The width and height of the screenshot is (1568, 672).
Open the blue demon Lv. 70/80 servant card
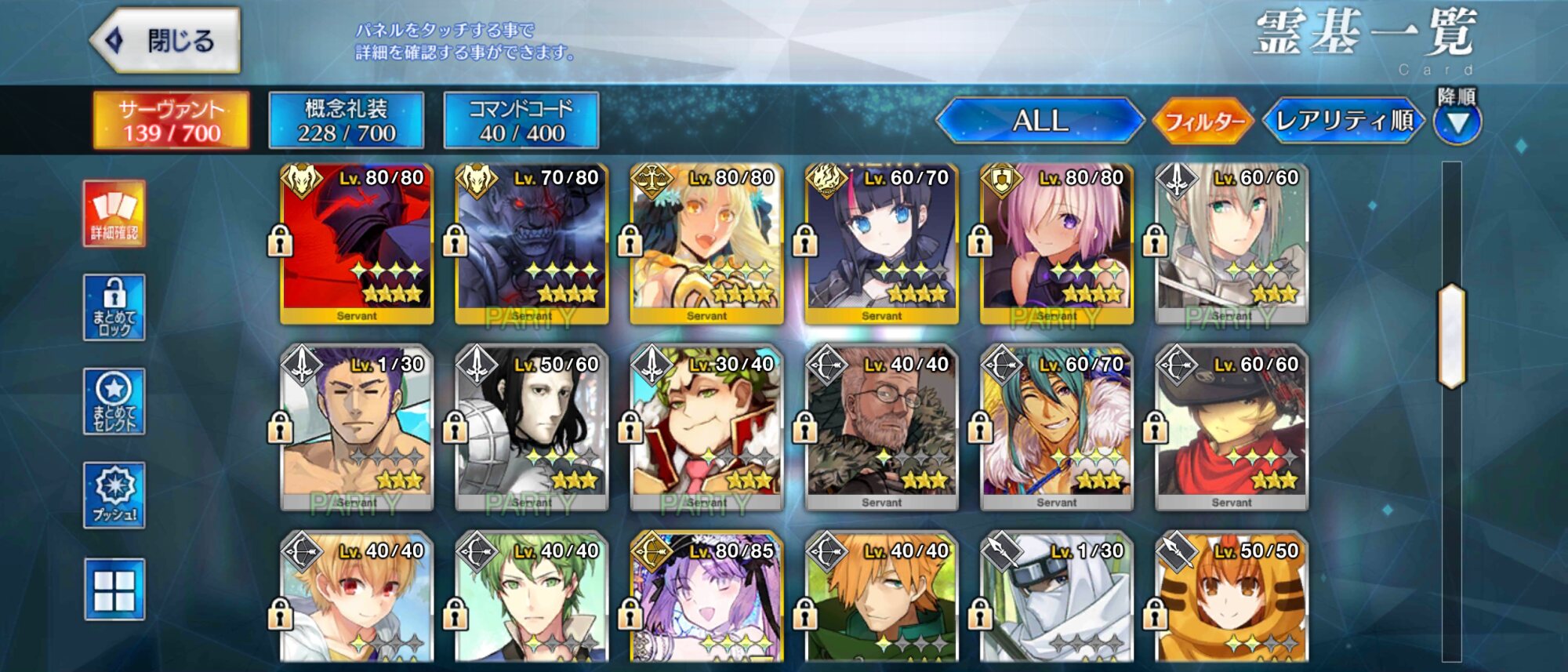tap(532, 244)
